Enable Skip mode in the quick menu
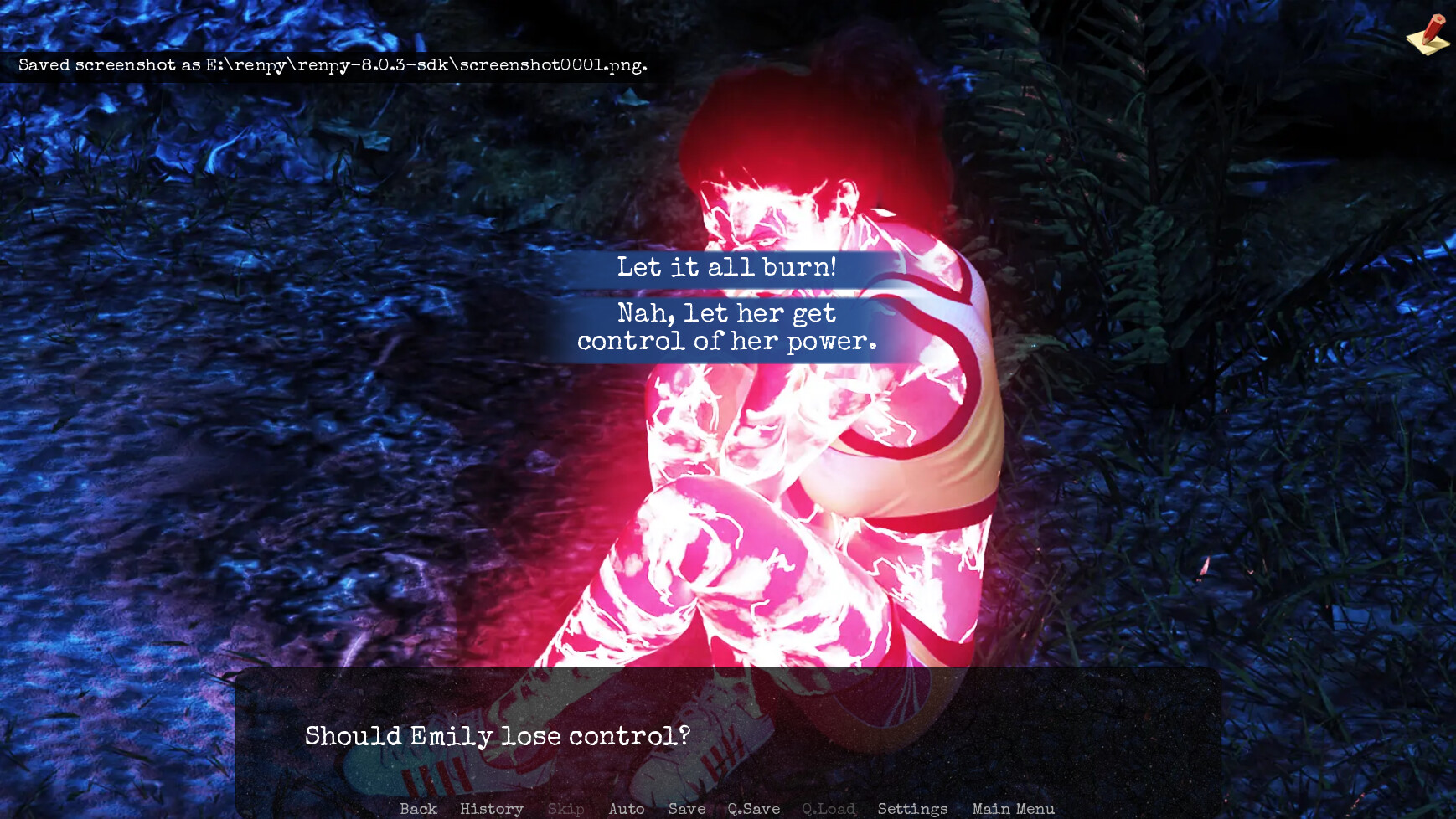This screenshot has width=1456, height=819. (565, 809)
